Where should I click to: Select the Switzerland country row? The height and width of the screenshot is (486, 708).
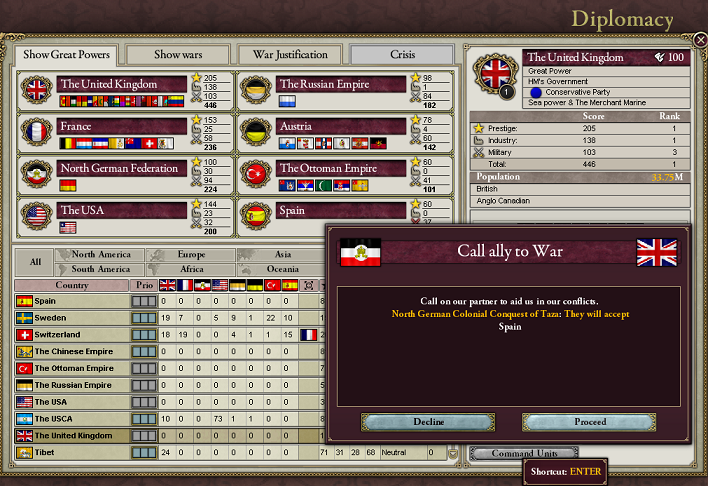pos(70,334)
